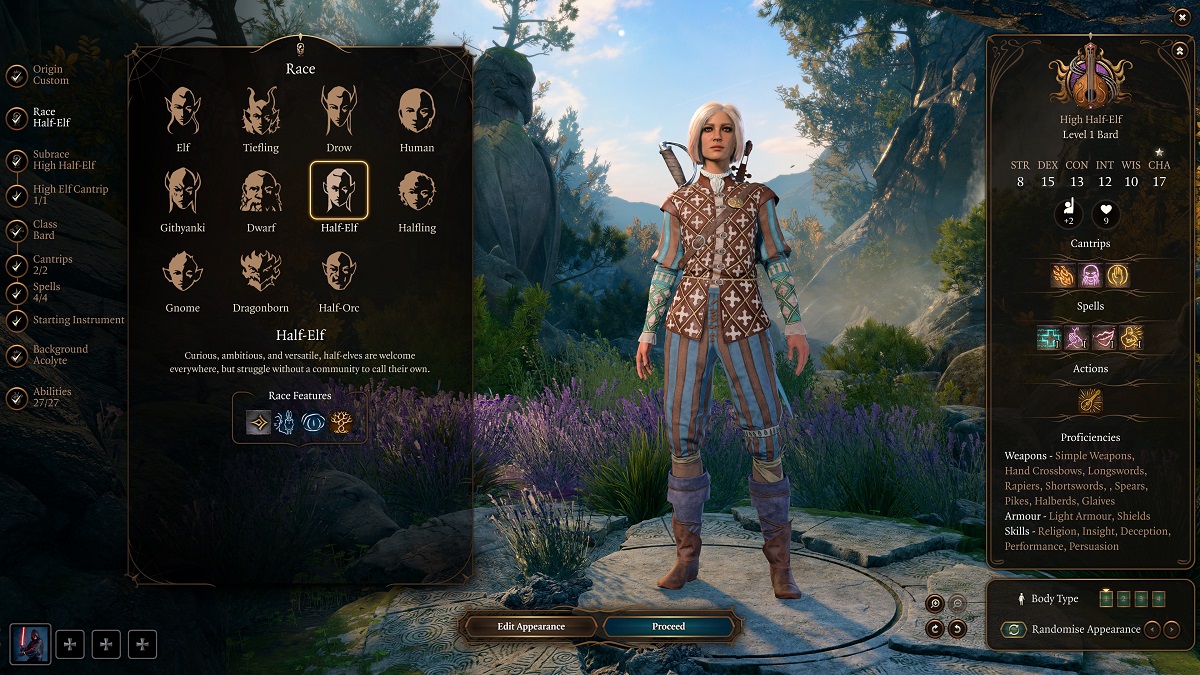This screenshot has width=1200, height=675.
Task: Click the Edit Appearance button
Action: click(x=531, y=627)
